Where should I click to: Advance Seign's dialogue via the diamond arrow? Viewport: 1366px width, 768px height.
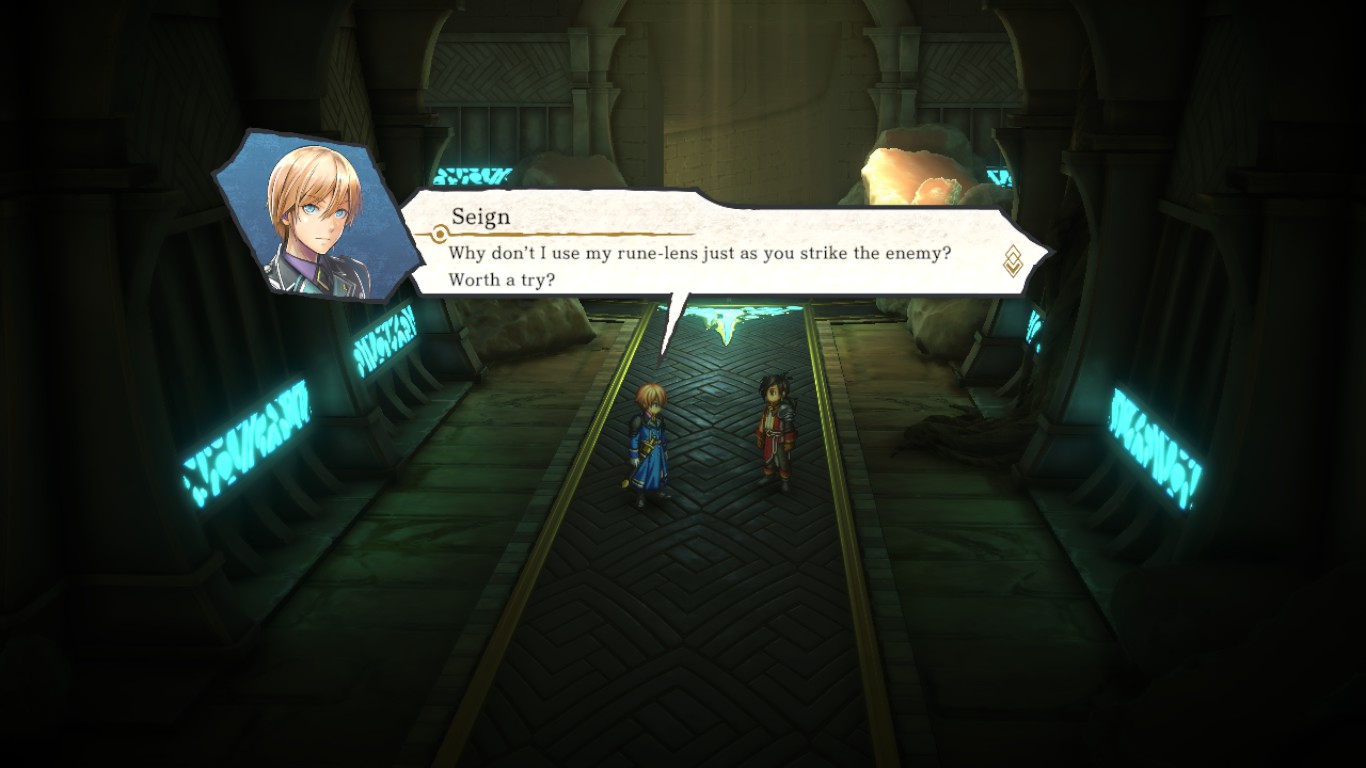[1012, 261]
